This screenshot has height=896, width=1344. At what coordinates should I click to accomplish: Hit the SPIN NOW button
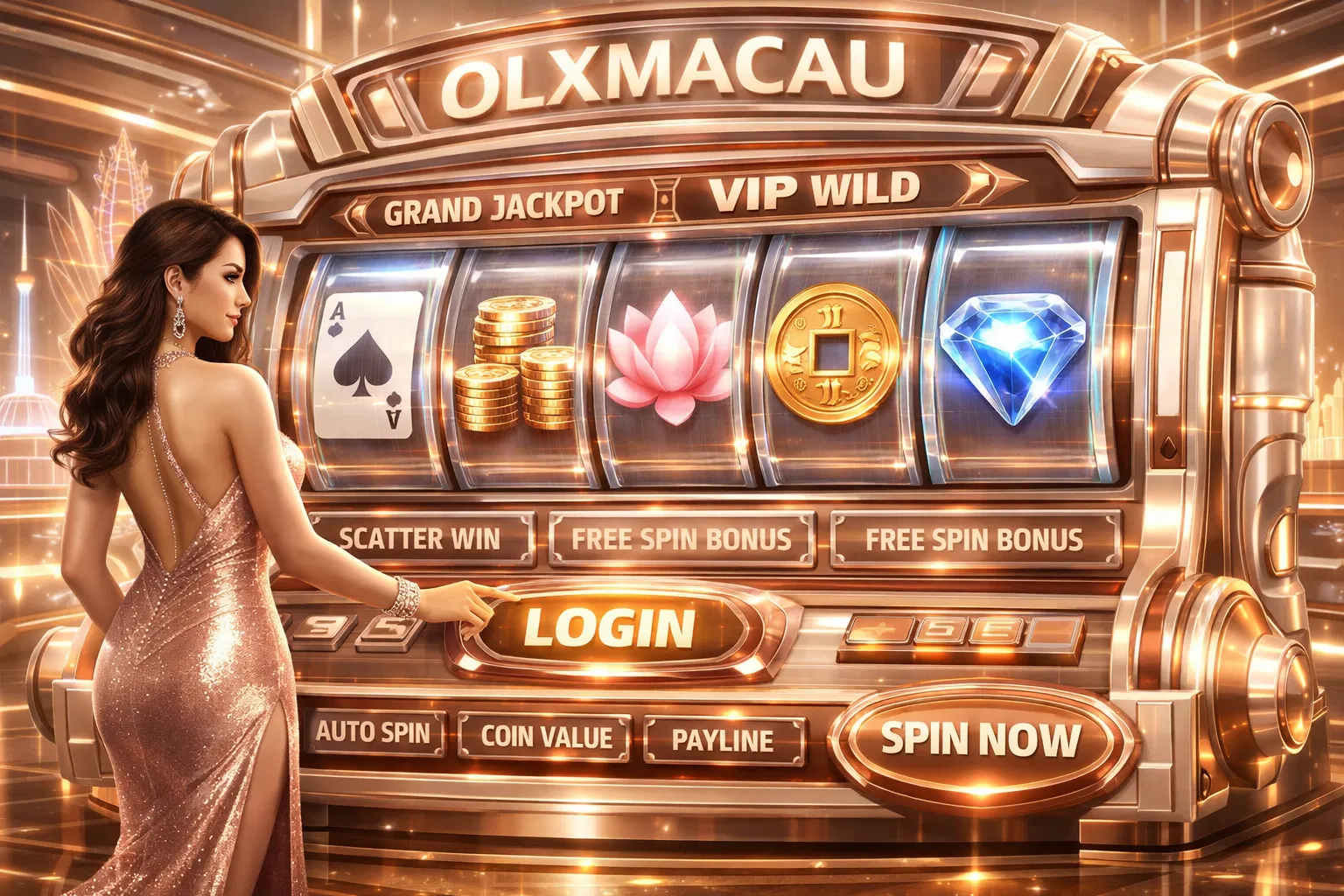click(980, 739)
